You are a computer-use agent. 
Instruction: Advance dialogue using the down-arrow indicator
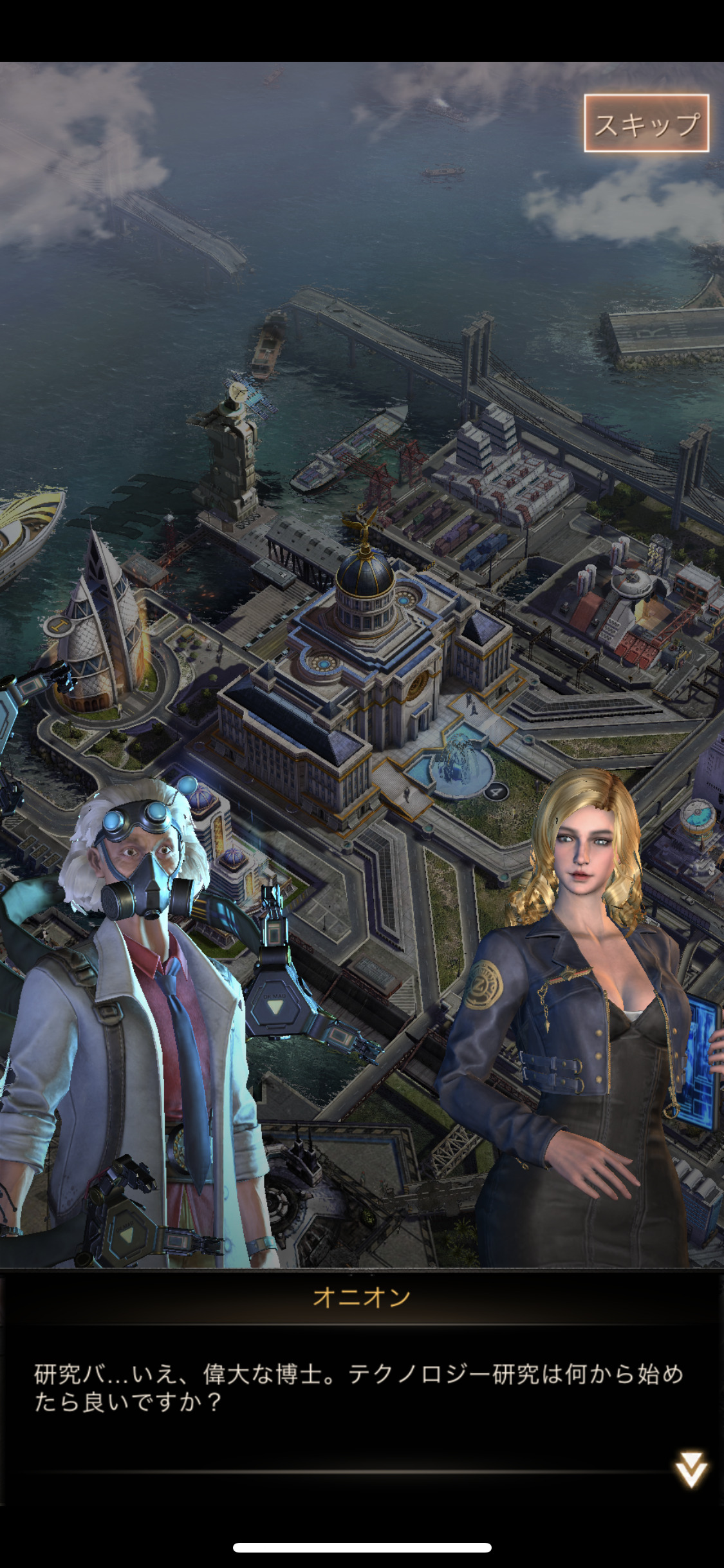691,1470
